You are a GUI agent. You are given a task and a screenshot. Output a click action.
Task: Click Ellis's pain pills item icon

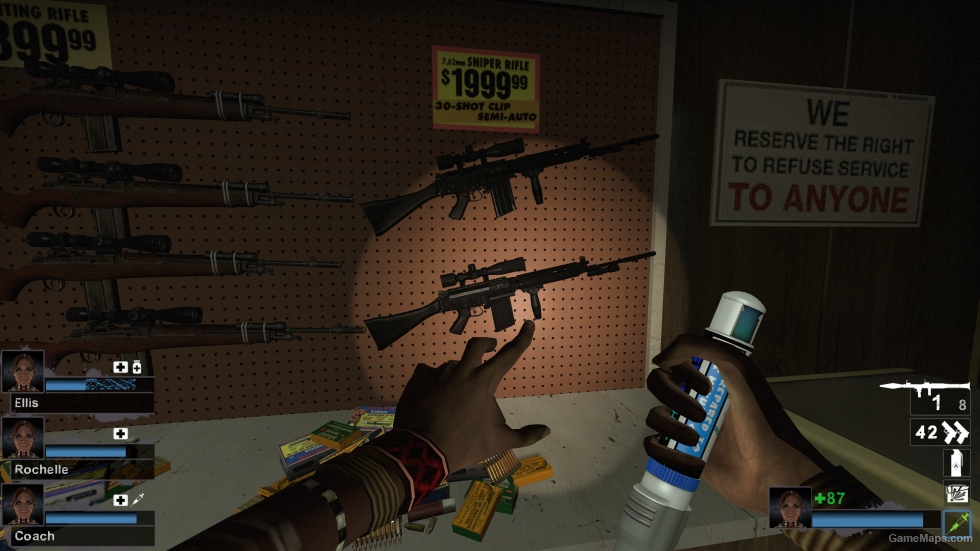point(137,368)
